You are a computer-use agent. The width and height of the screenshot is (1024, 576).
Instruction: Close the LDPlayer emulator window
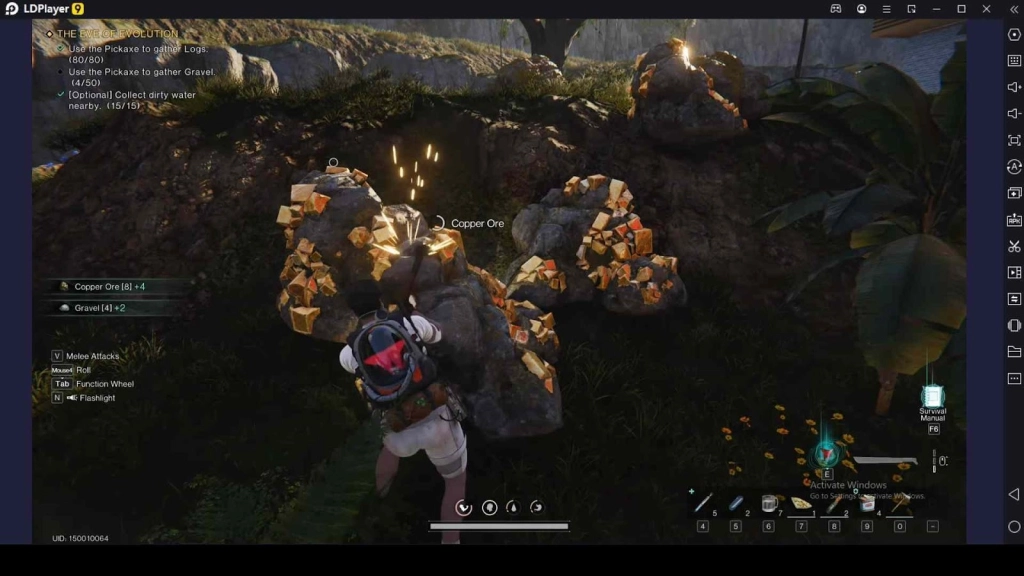click(986, 9)
